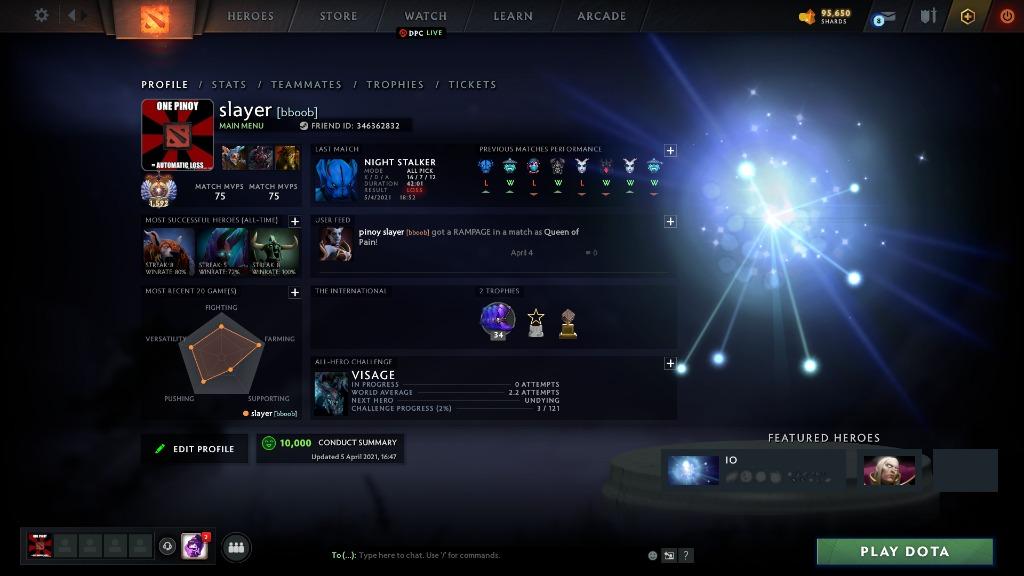Switch to the Tickets tab
Viewport: 1024px width, 576px height.
(472, 85)
